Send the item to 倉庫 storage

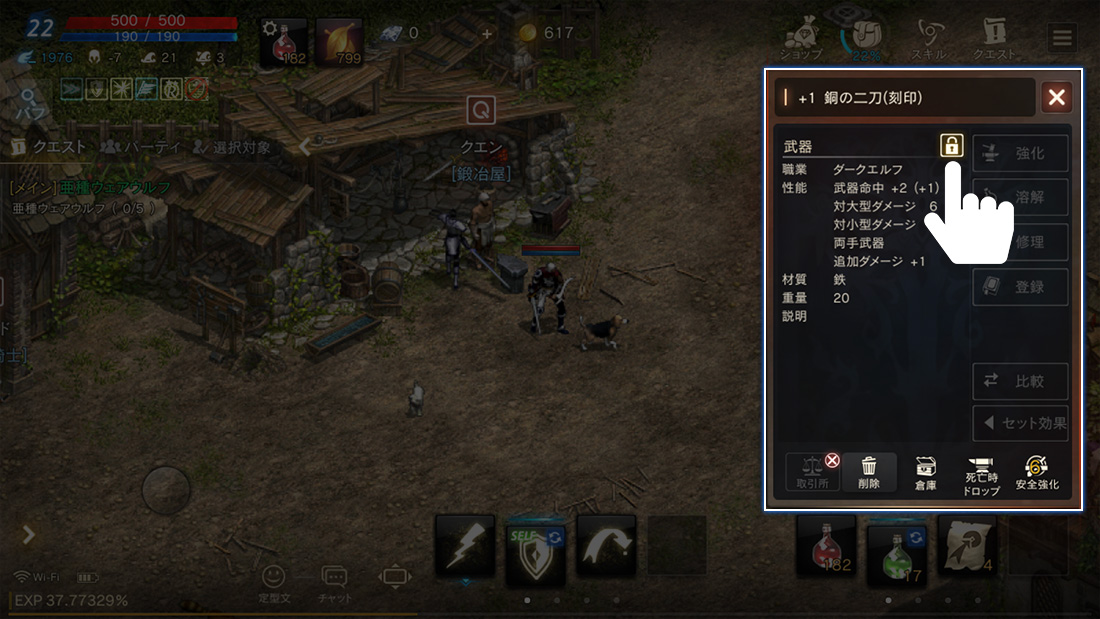925,472
